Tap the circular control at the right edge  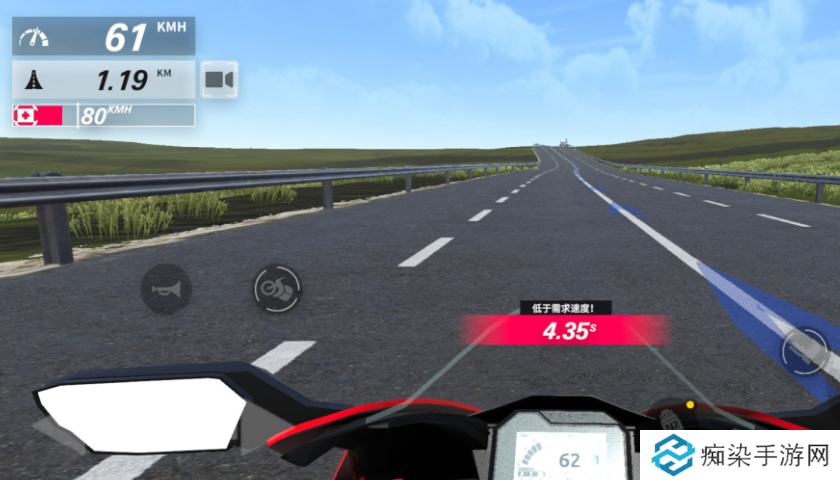pyautogui.click(x=805, y=348)
